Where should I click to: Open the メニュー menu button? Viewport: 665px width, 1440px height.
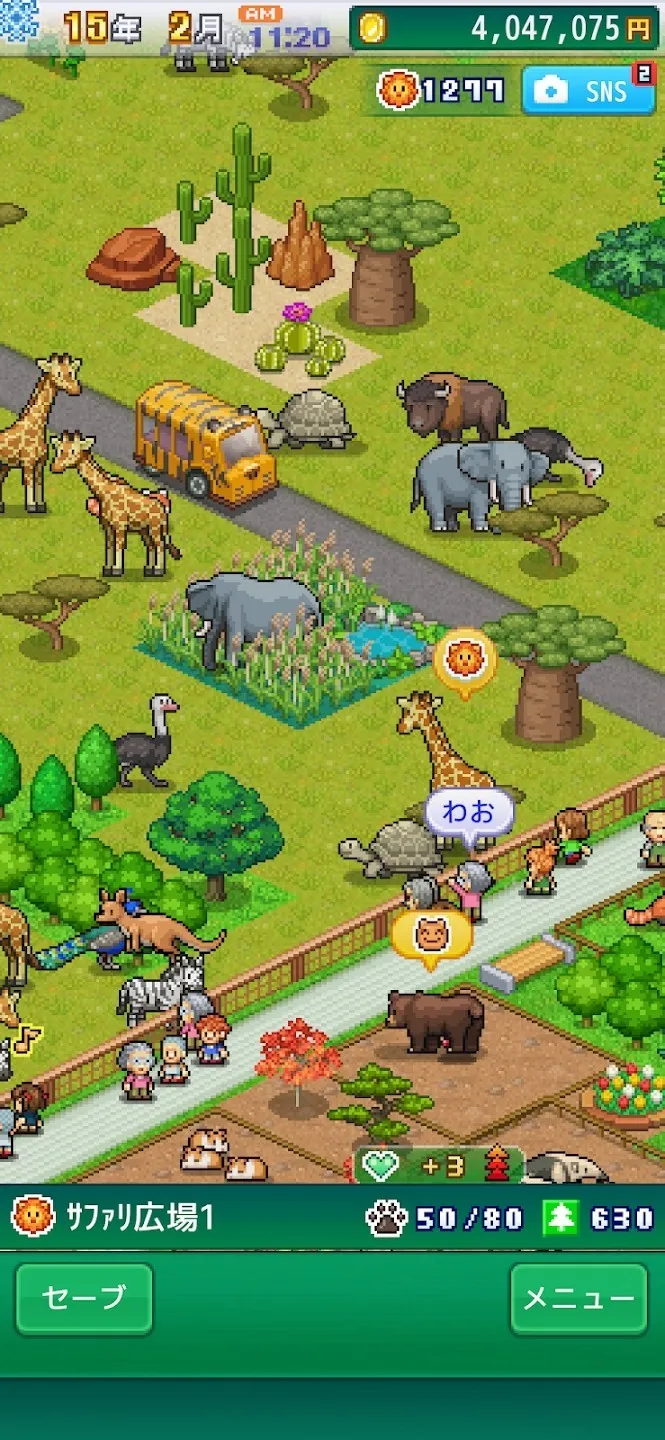[579, 1298]
